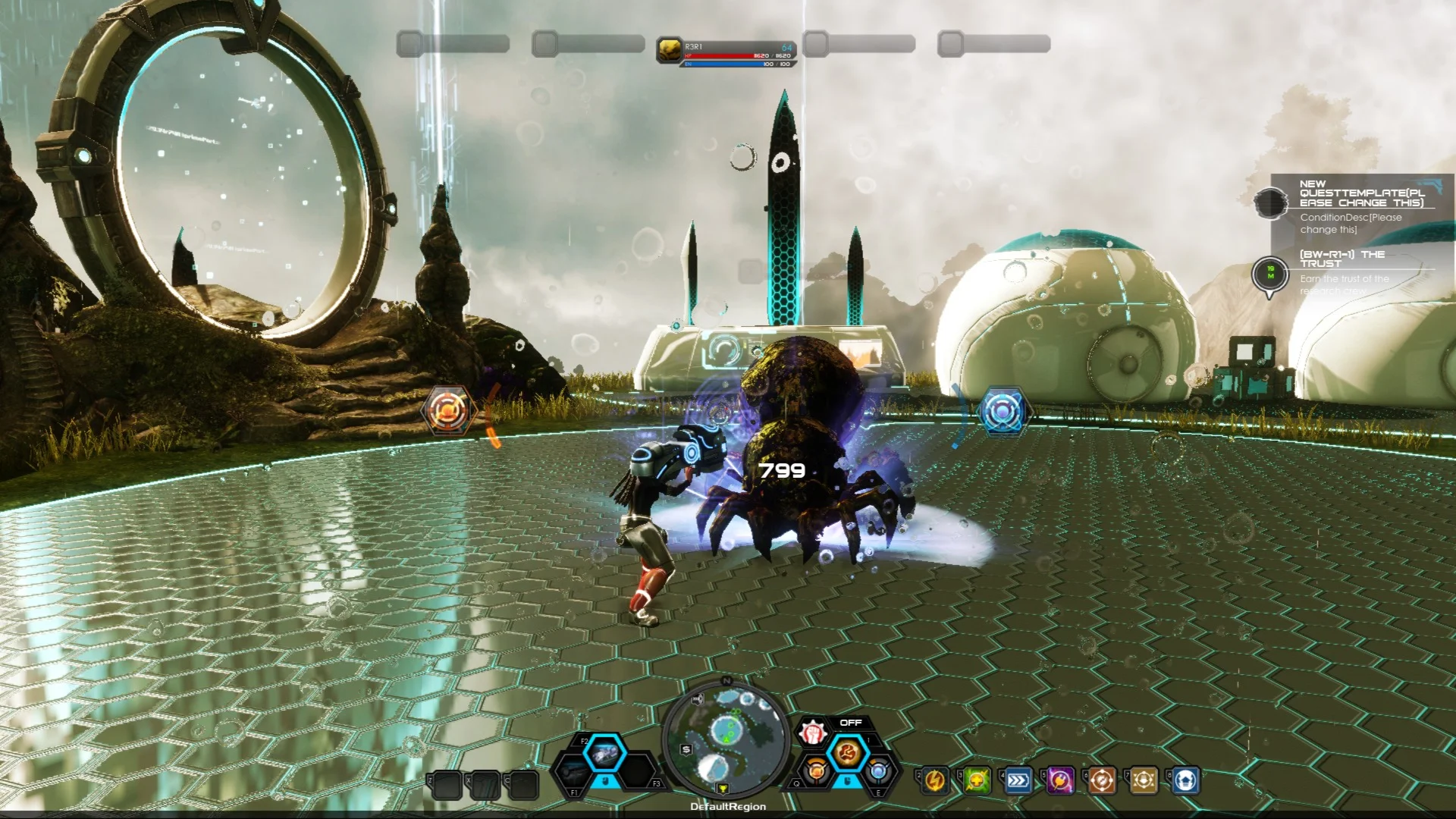Activate the blue E ability

point(878,771)
